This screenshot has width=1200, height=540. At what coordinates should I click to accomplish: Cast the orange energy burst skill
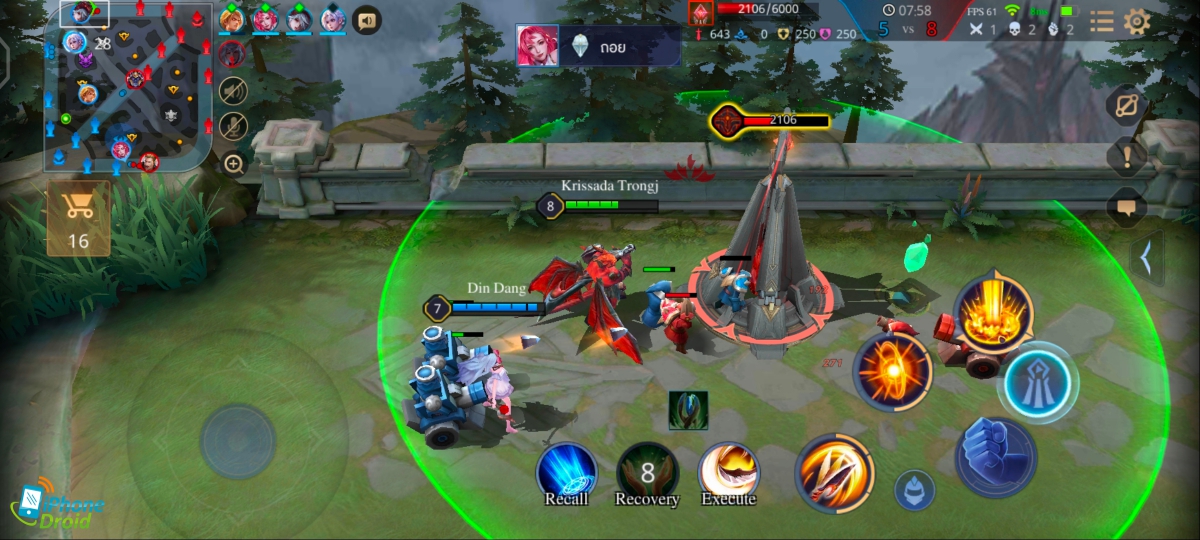892,372
